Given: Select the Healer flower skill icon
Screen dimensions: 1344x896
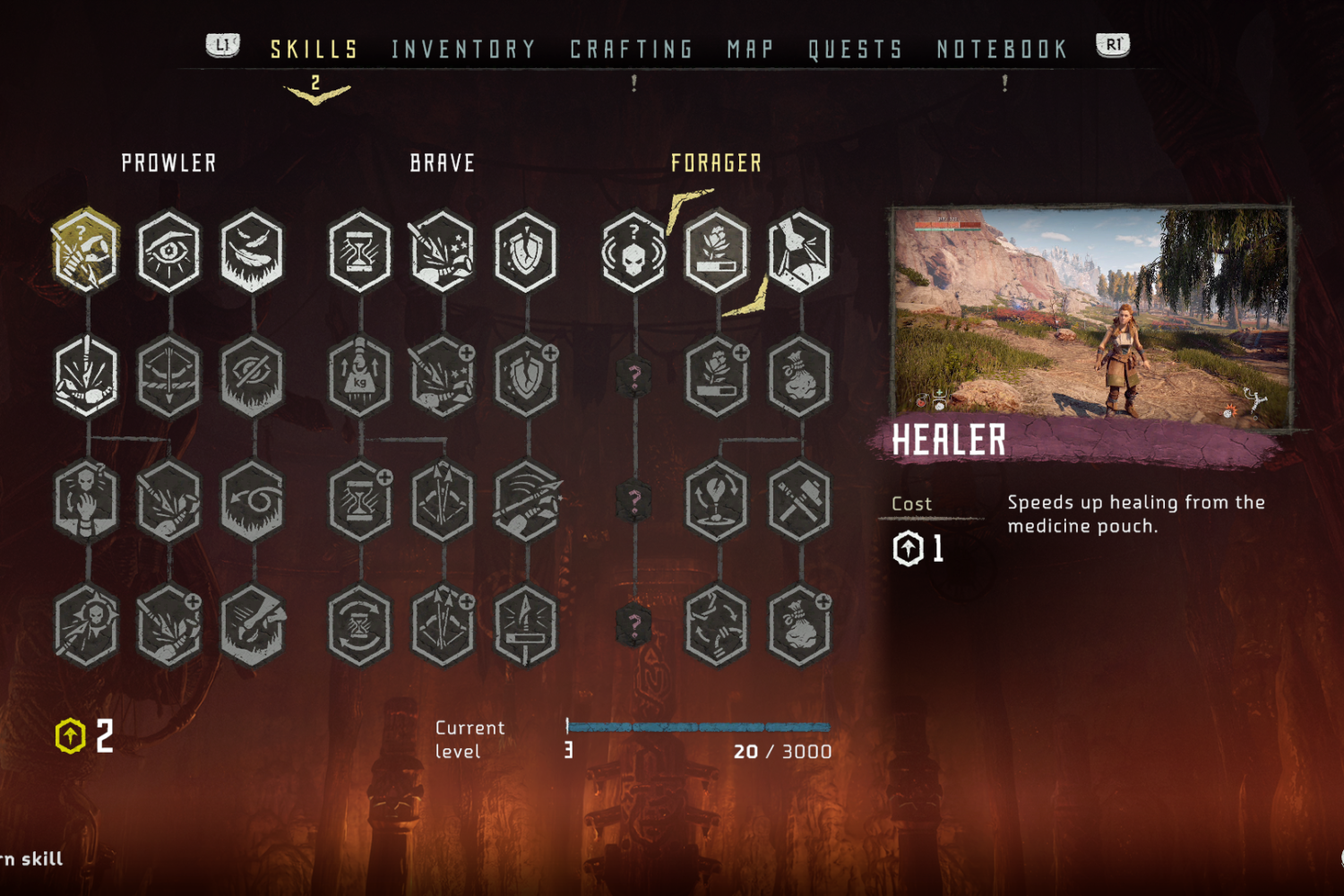Looking at the screenshot, I should [717, 251].
